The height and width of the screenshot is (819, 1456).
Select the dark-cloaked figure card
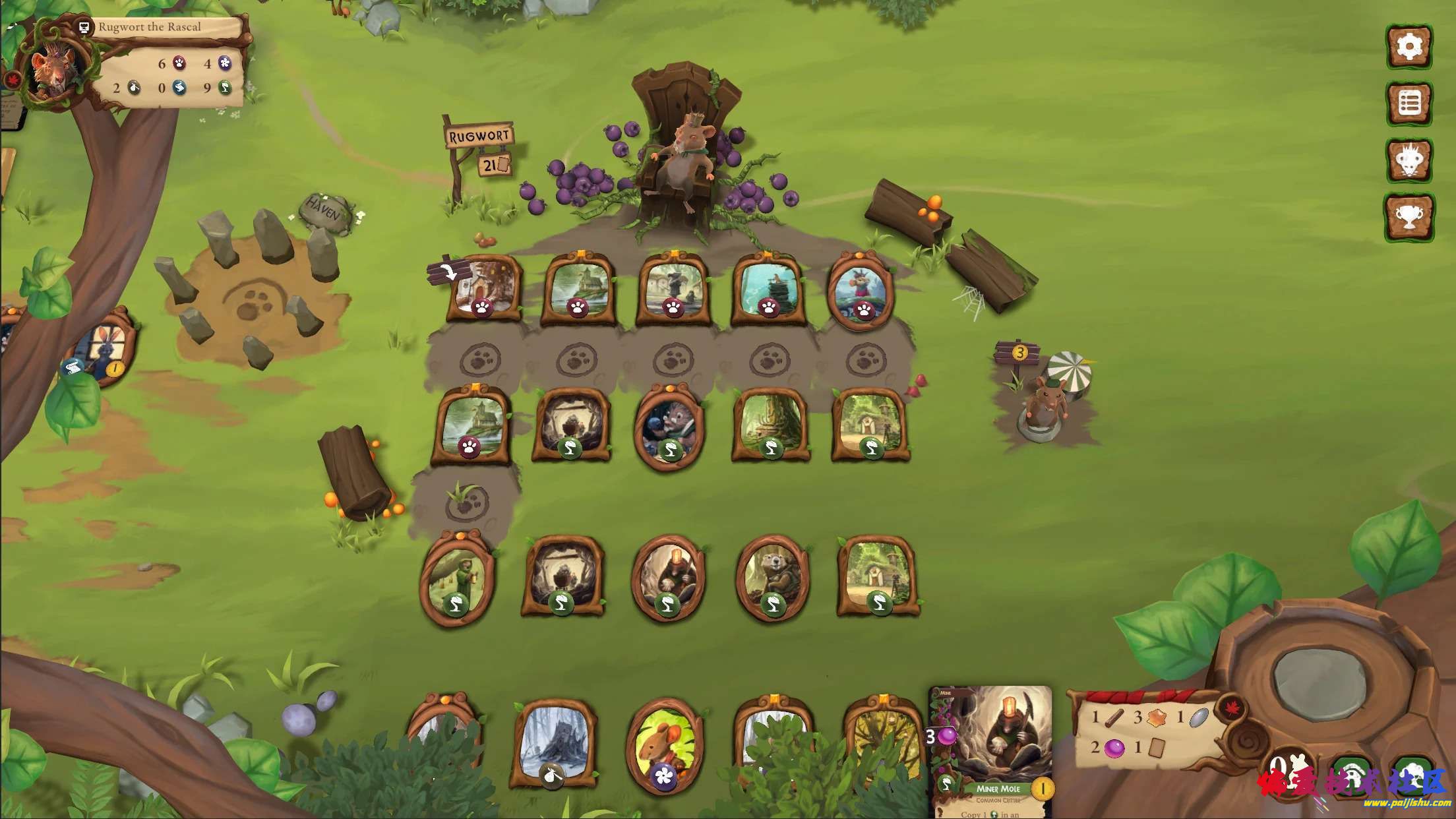(672, 288)
